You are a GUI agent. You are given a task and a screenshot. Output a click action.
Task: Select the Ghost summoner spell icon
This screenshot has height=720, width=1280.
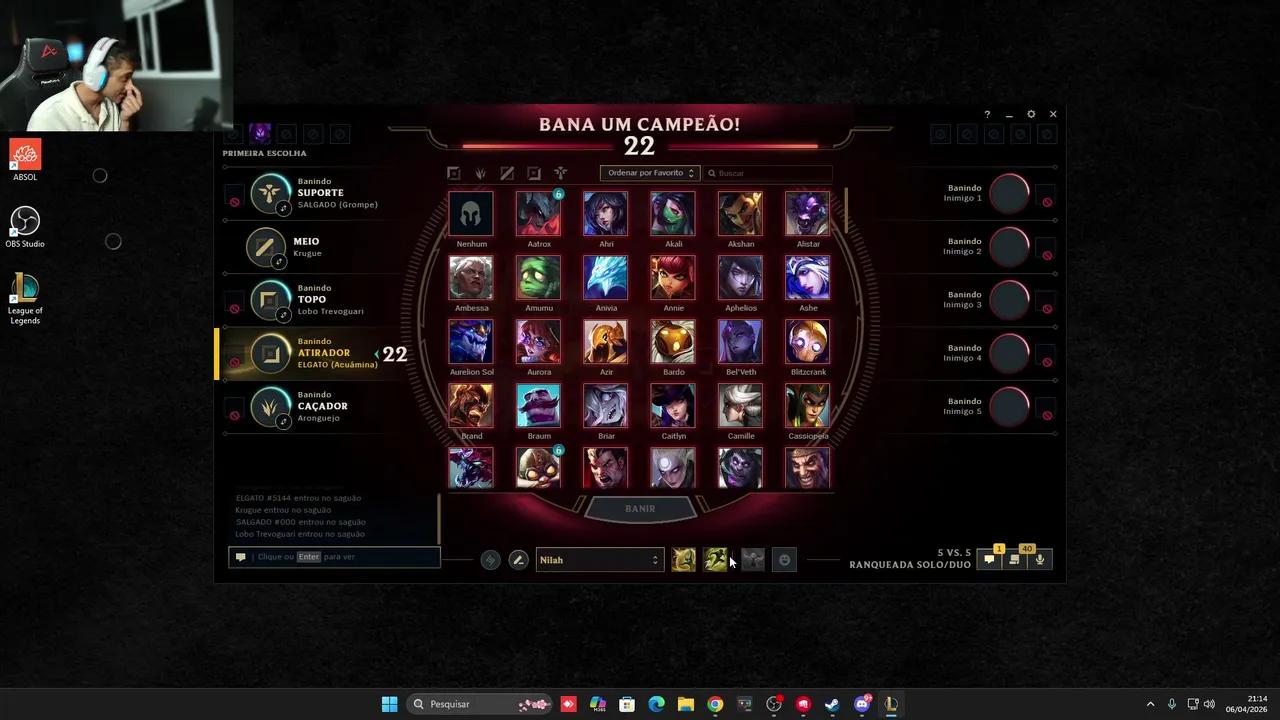pos(716,559)
